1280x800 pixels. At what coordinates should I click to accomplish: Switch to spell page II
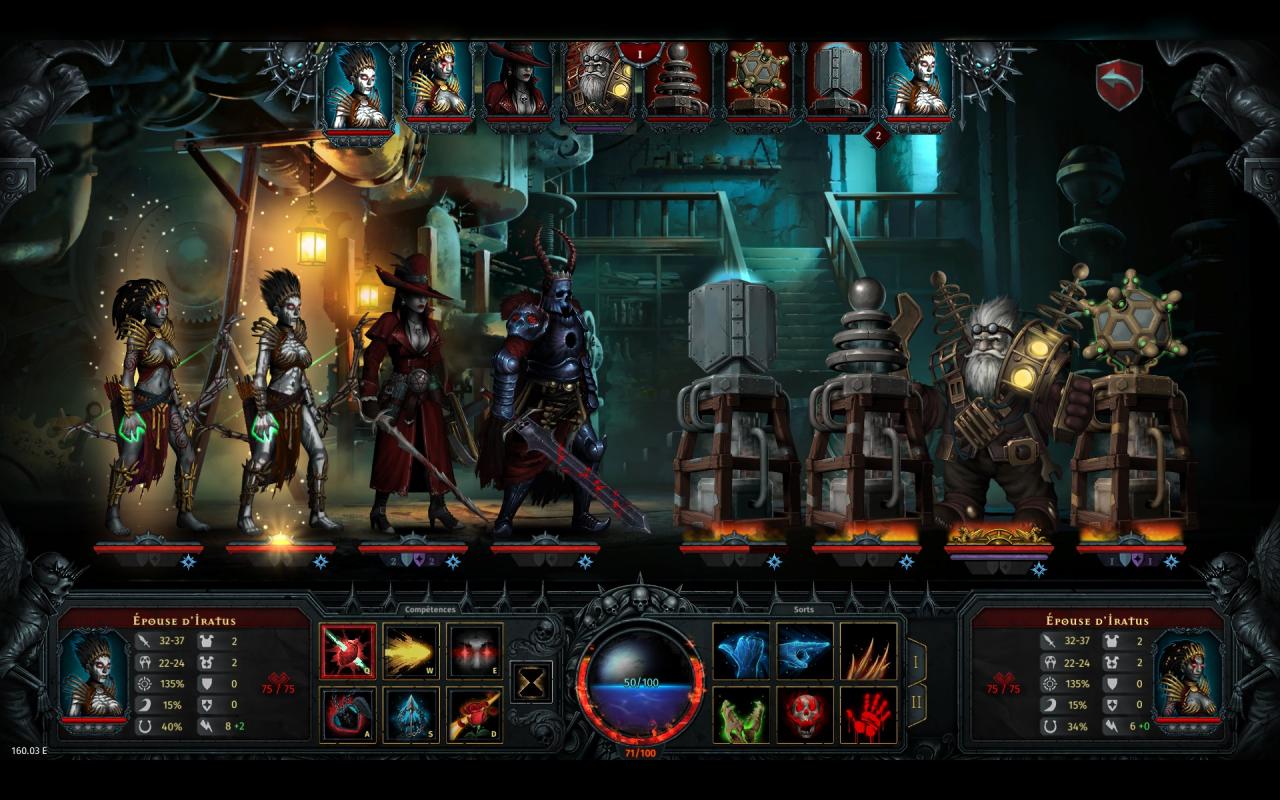tap(914, 705)
